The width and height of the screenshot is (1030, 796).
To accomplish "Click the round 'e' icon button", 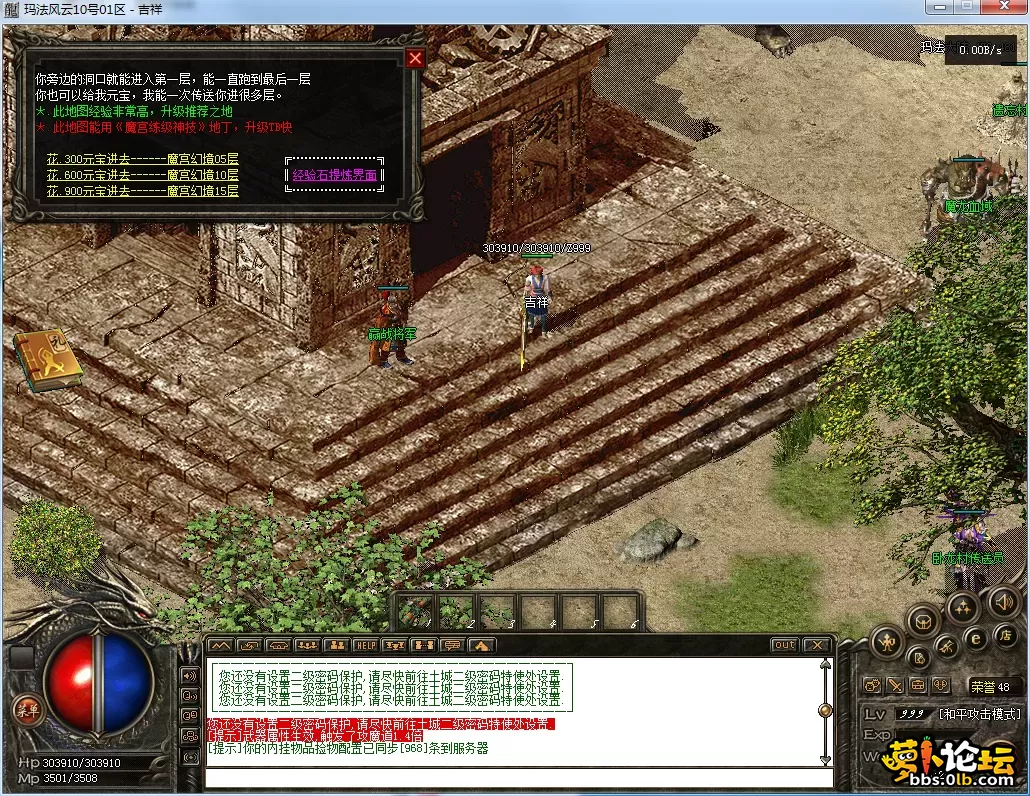I will pos(976,638).
